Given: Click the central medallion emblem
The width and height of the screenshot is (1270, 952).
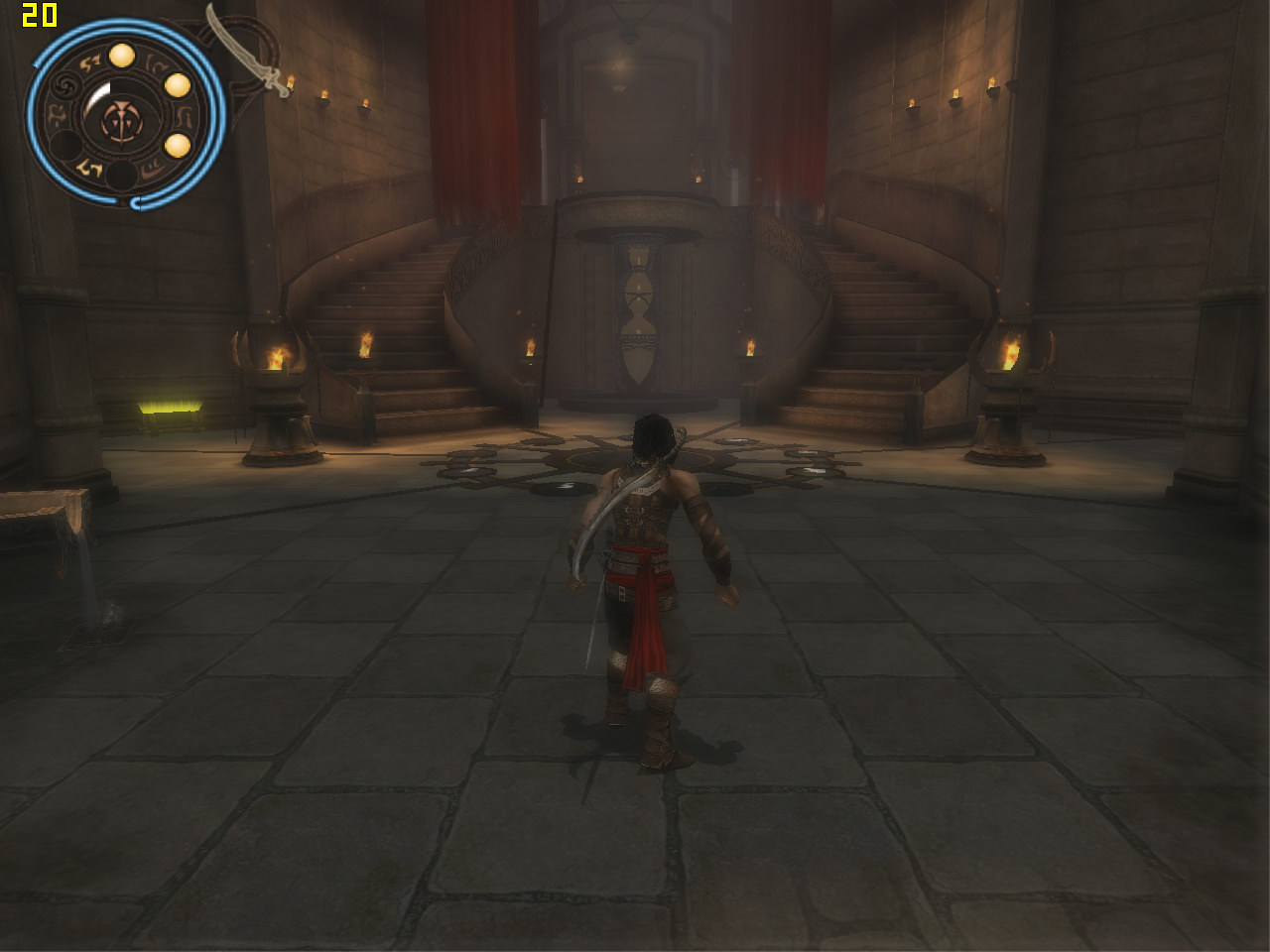Looking at the screenshot, I should (123, 120).
